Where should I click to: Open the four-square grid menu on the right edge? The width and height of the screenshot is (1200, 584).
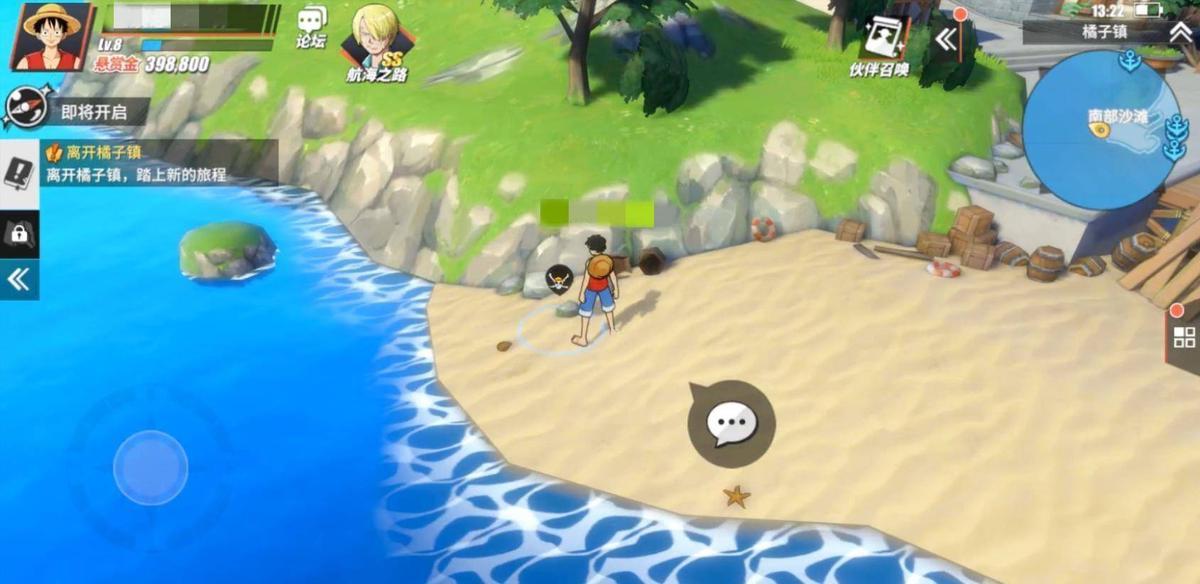[1184, 337]
